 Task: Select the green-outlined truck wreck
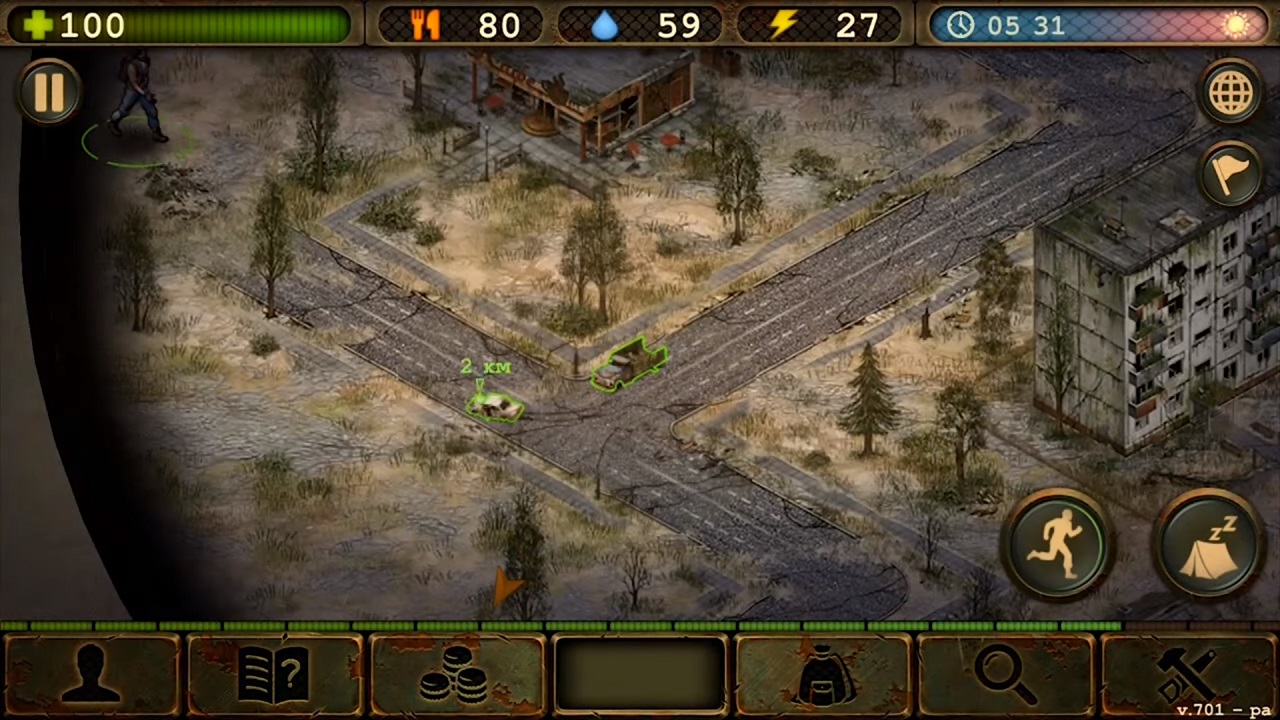[x=629, y=364]
